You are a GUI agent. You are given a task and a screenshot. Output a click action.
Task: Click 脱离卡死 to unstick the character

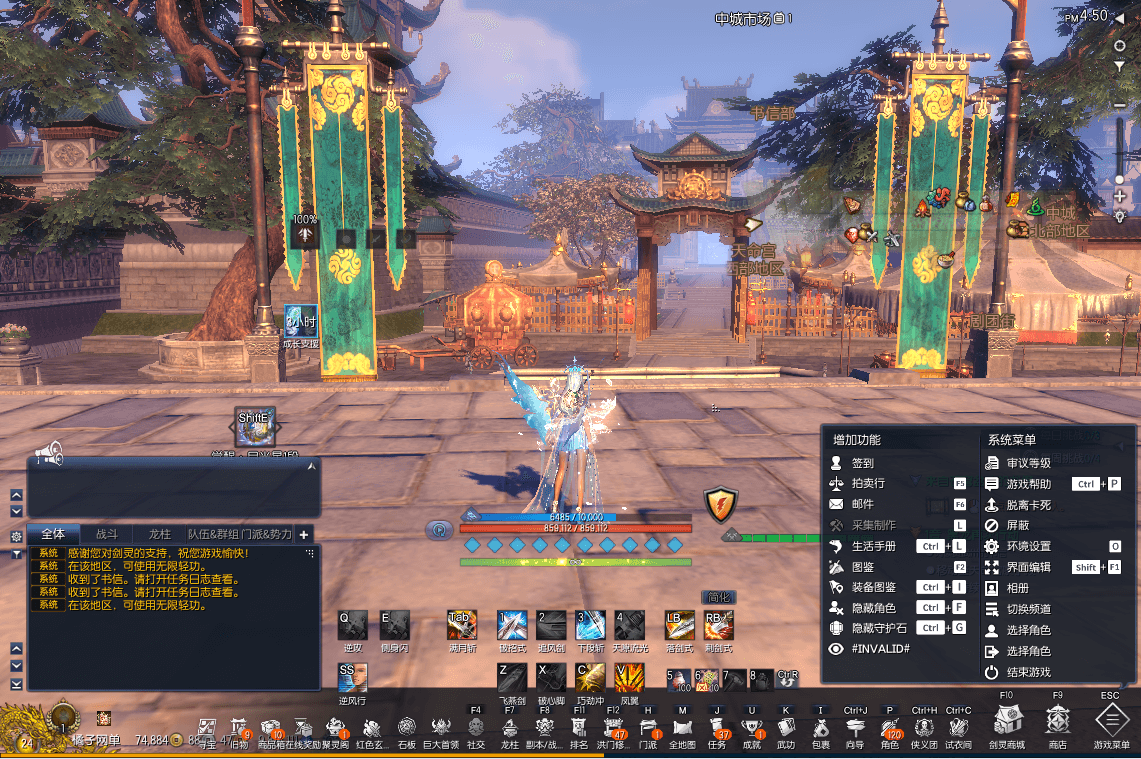point(1028,505)
